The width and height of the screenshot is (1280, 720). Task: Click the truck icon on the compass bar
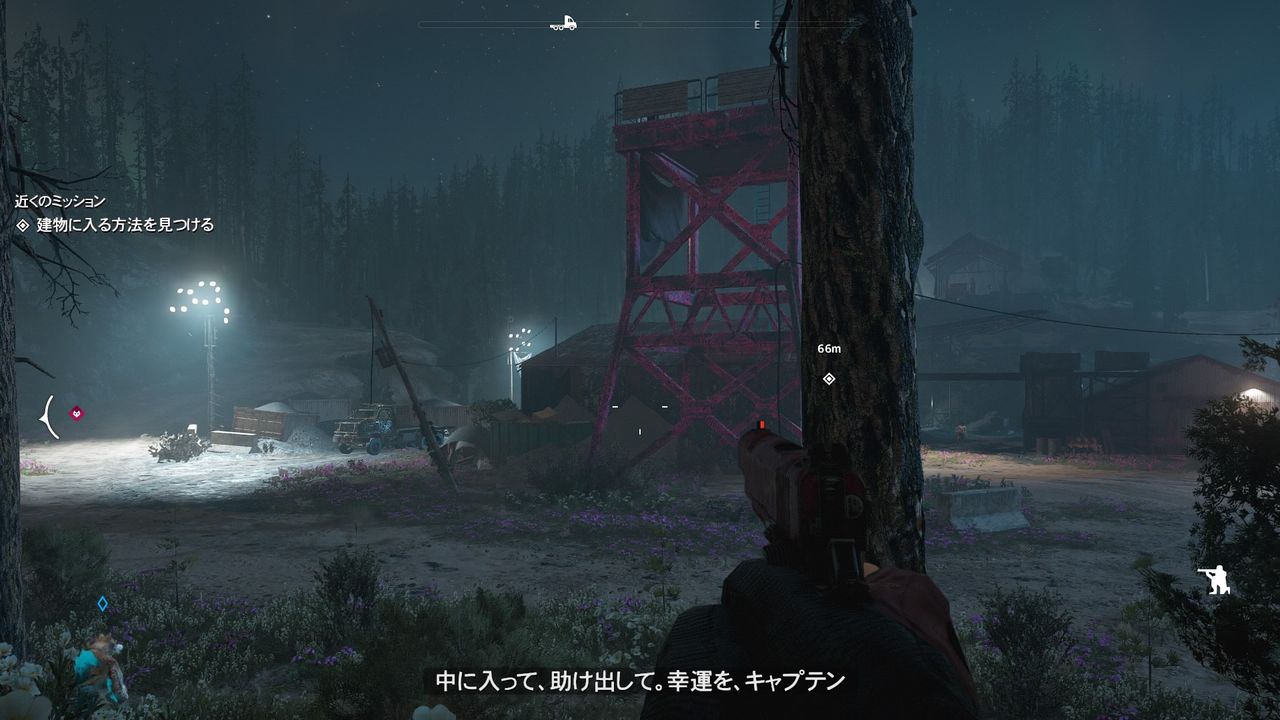[x=561, y=24]
